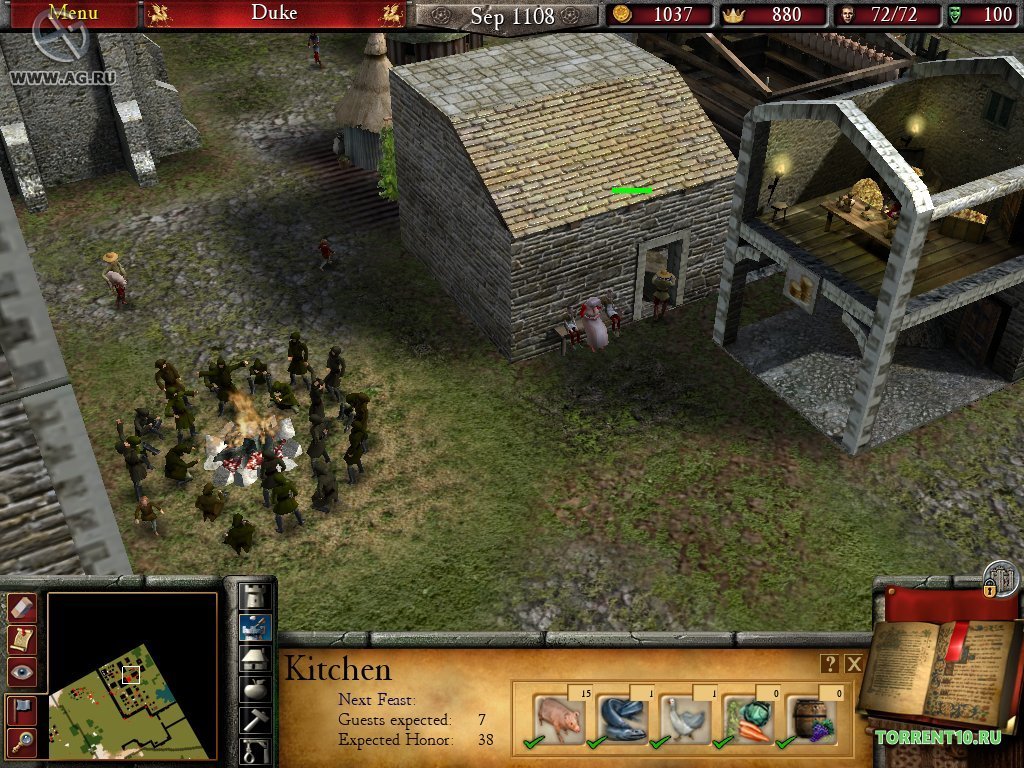This screenshot has height=768, width=1024.
Task: Open the Kitchen panel help question mark
Action: tap(830, 664)
